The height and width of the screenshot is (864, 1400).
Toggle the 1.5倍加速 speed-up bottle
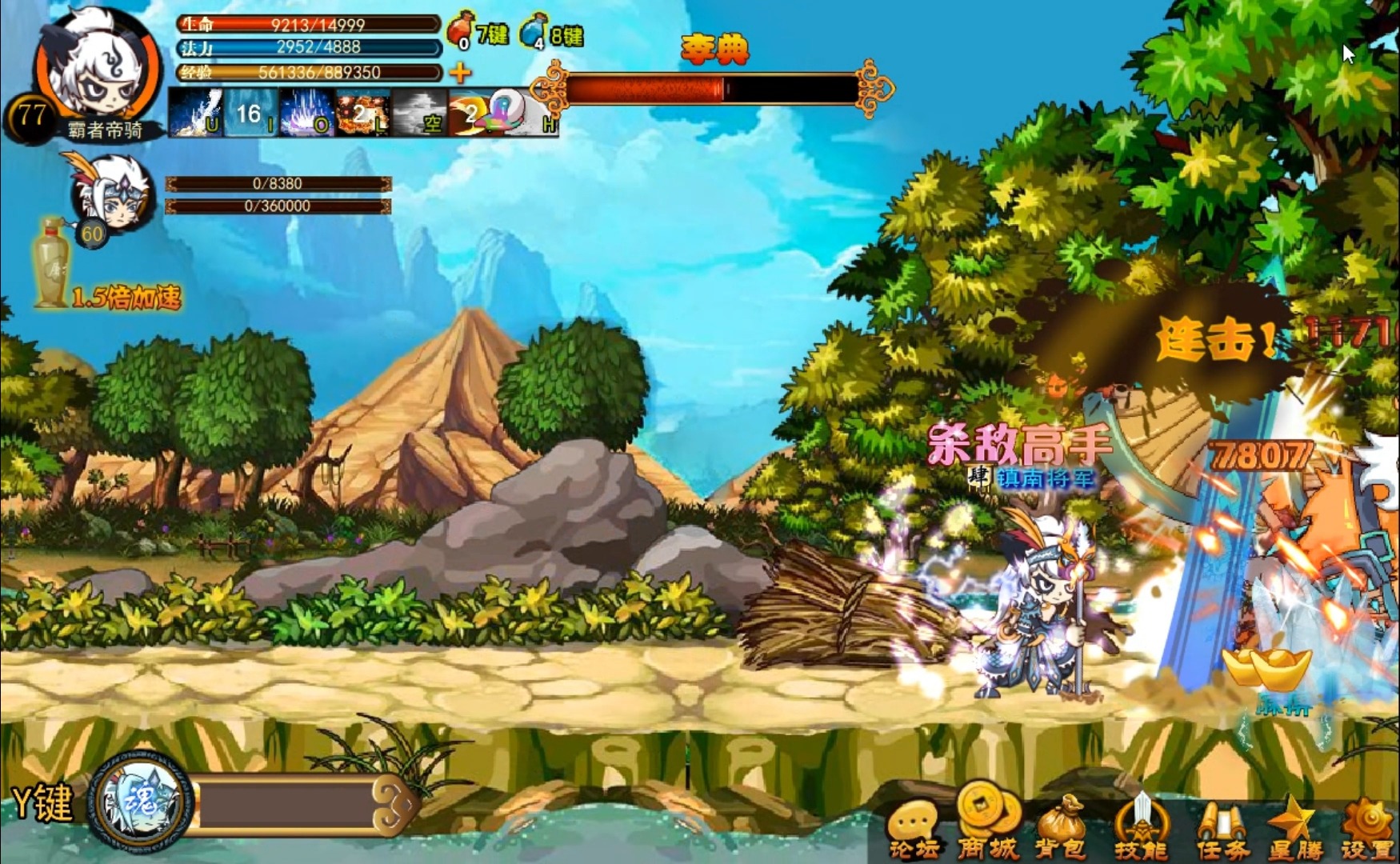click(53, 264)
